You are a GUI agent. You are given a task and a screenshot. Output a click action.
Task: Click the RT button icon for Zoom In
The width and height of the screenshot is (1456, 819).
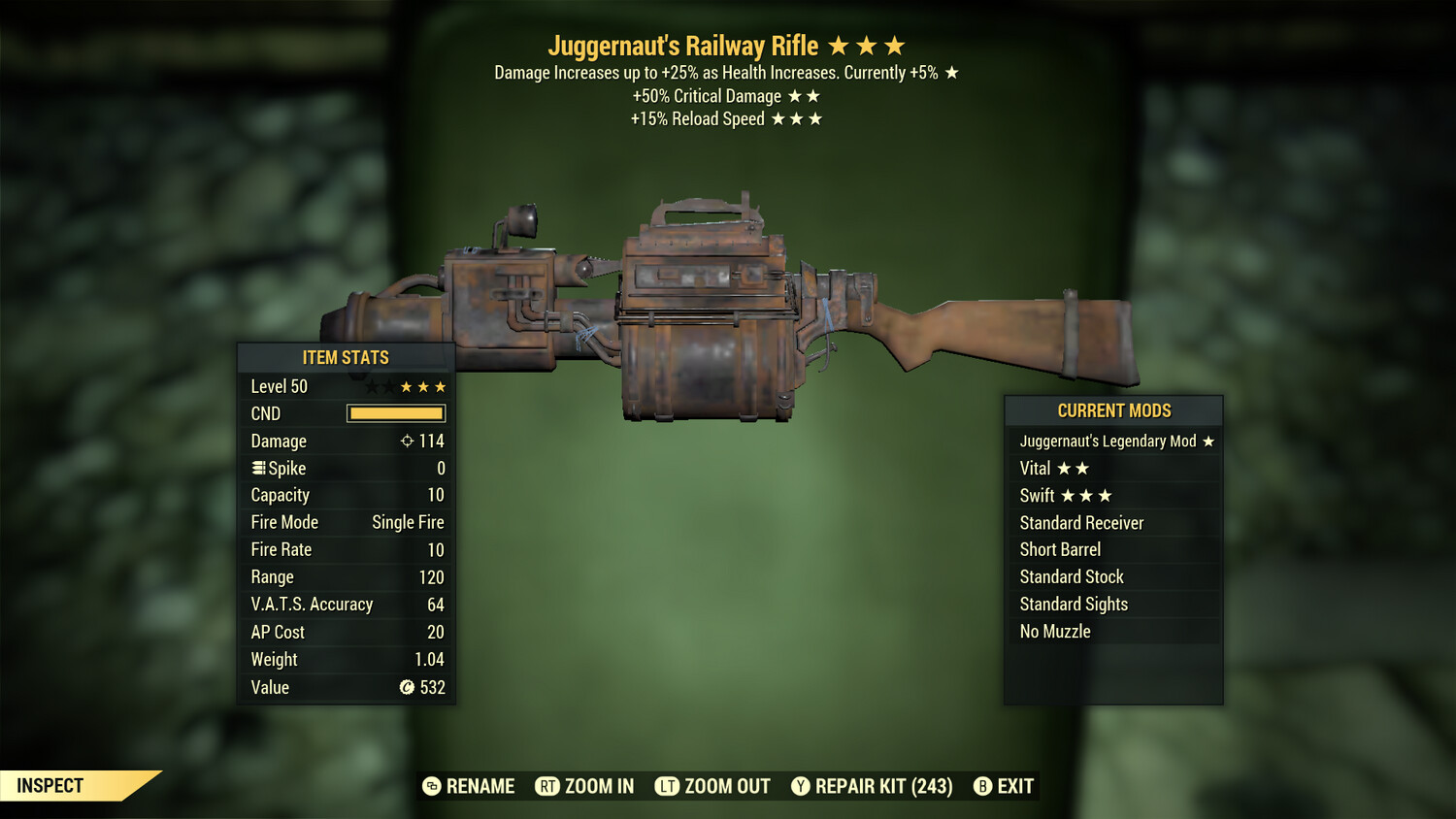(547, 786)
